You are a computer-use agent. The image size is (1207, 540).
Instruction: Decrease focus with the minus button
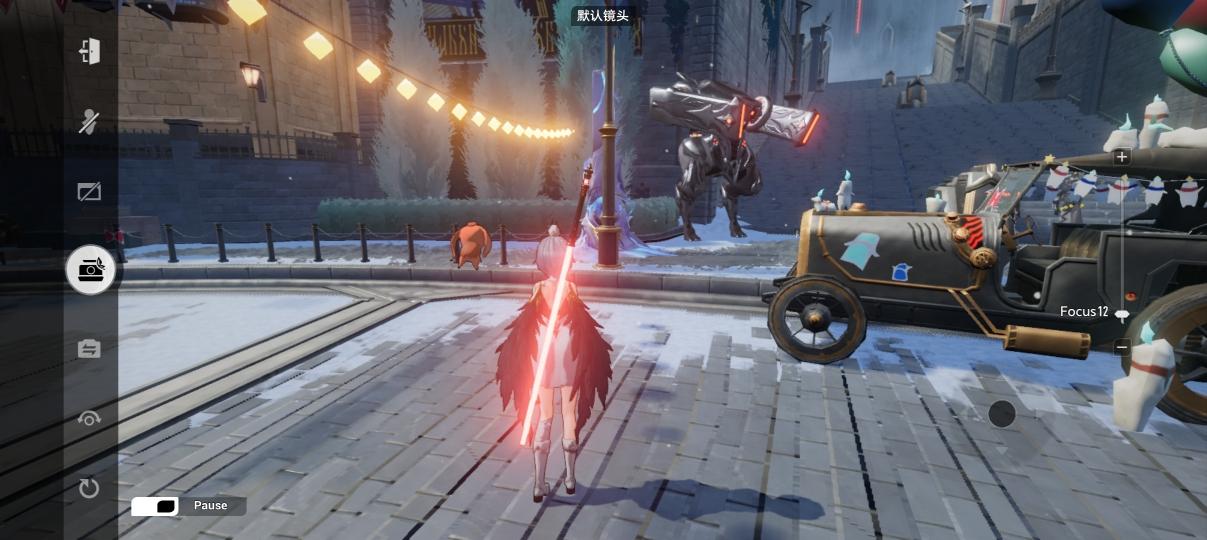(1122, 347)
